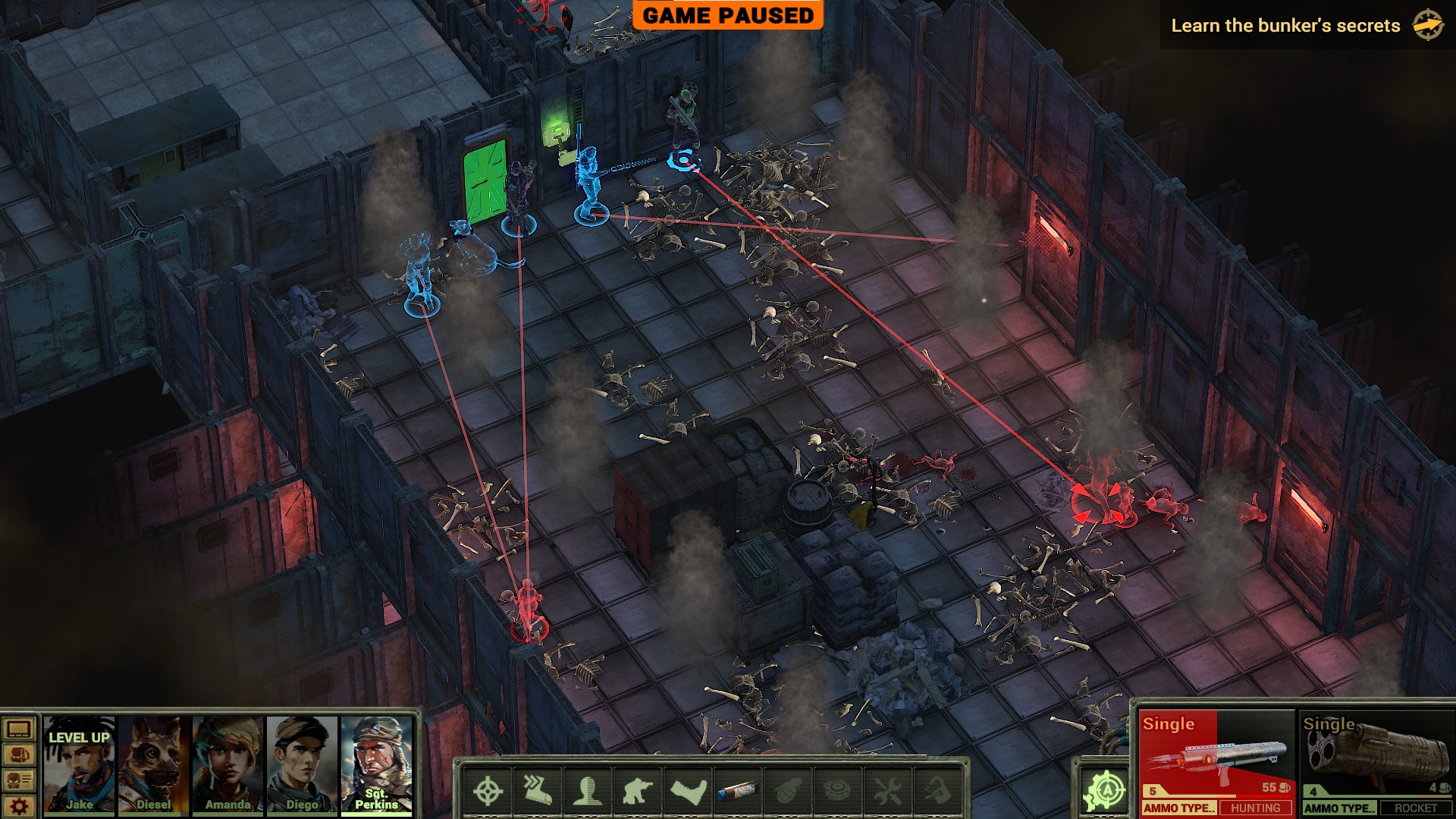The height and width of the screenshot is (819, 1456).
Task: Click the monitor screen menu button
Action: [19, 730]
